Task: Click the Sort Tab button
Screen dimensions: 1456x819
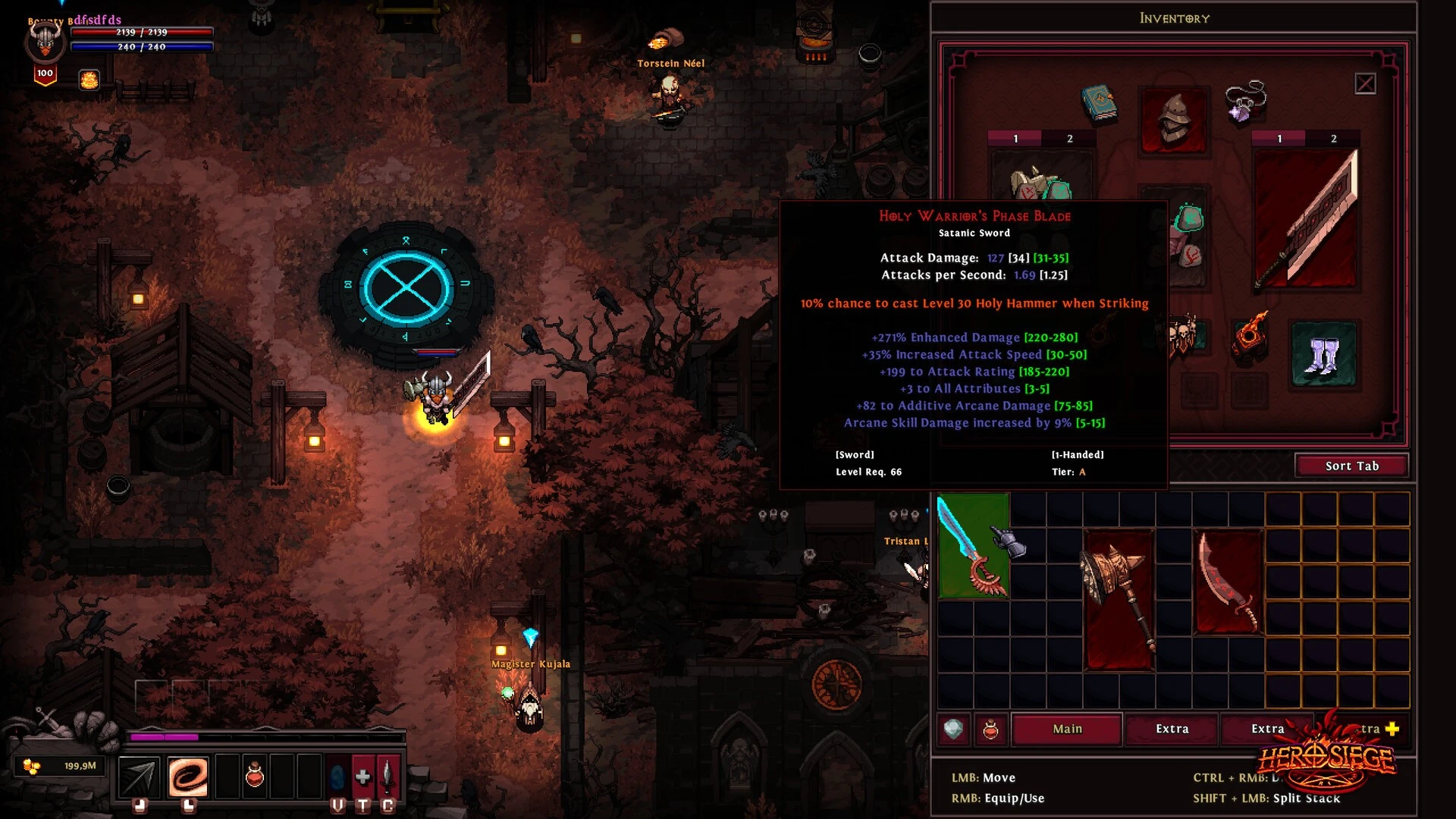Action: coord(1351,466)
